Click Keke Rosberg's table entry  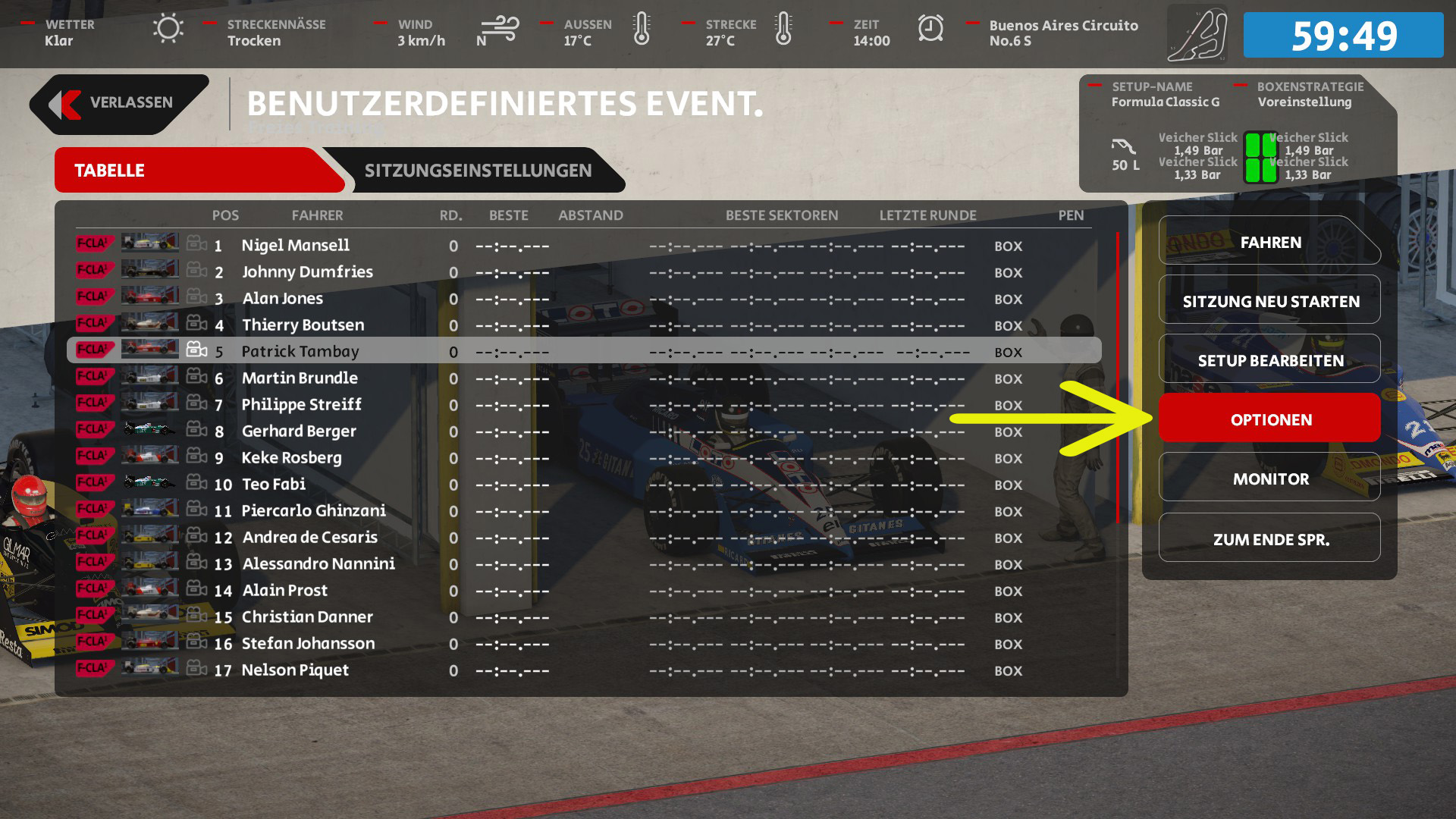coord(291,458)
